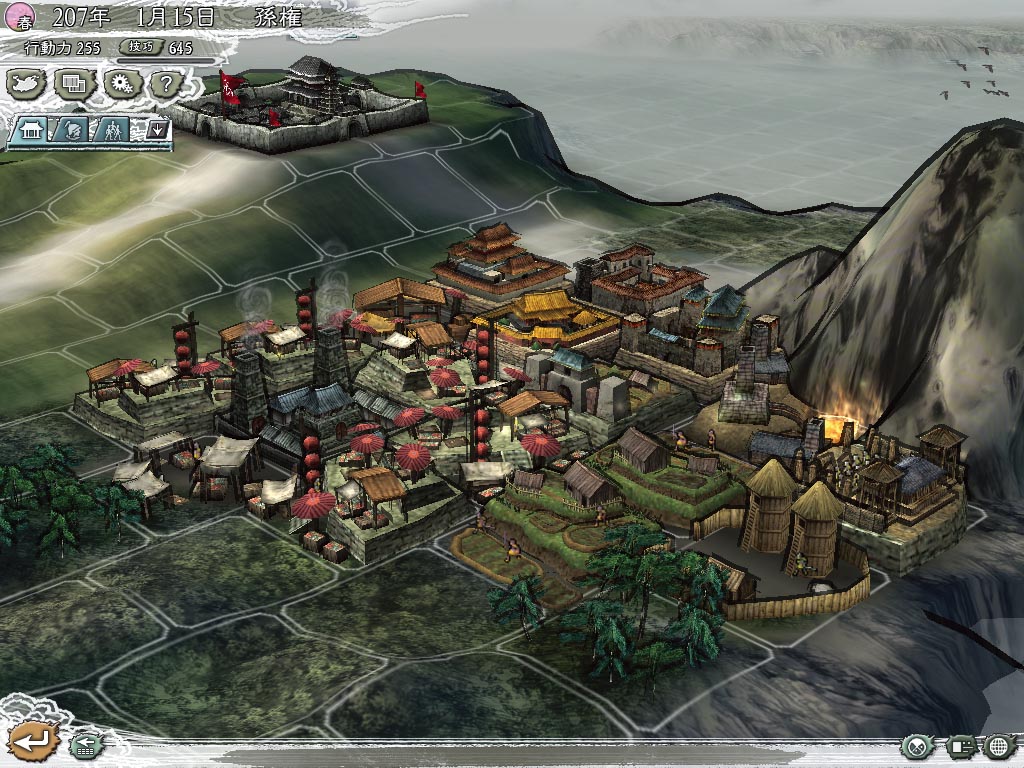Switch to the officer head tab

(x=74, y=130)
